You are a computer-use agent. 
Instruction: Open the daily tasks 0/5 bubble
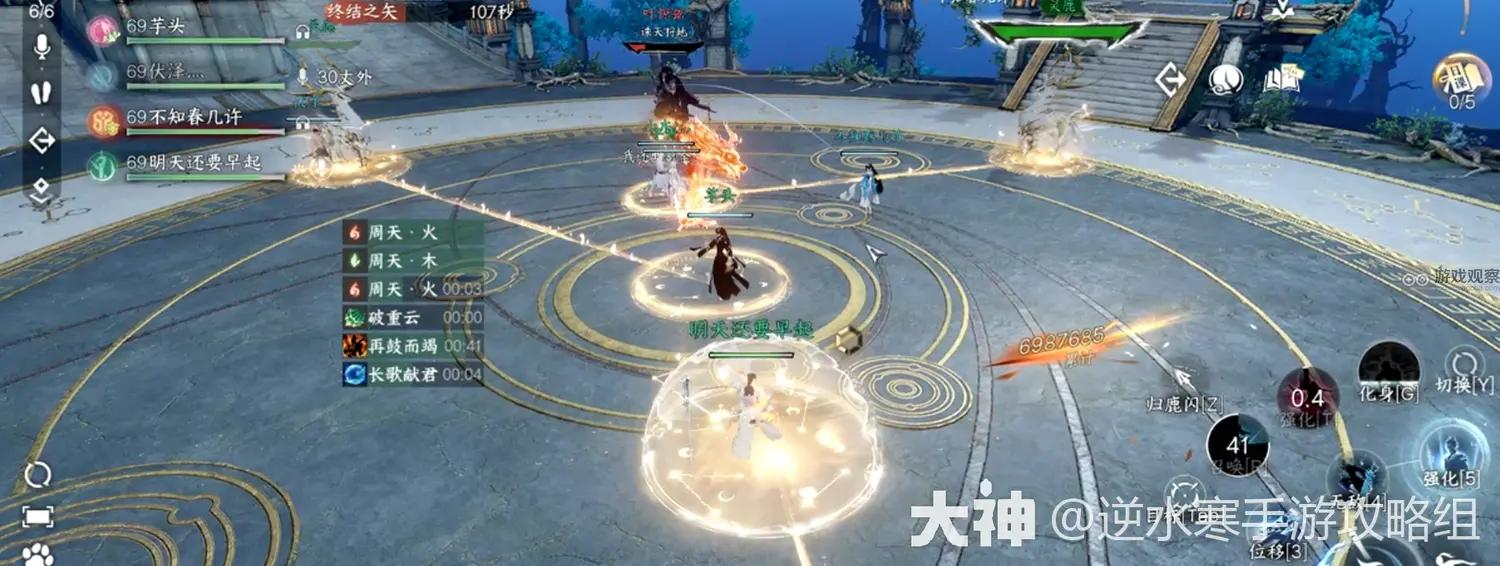tap(1461, 80)
